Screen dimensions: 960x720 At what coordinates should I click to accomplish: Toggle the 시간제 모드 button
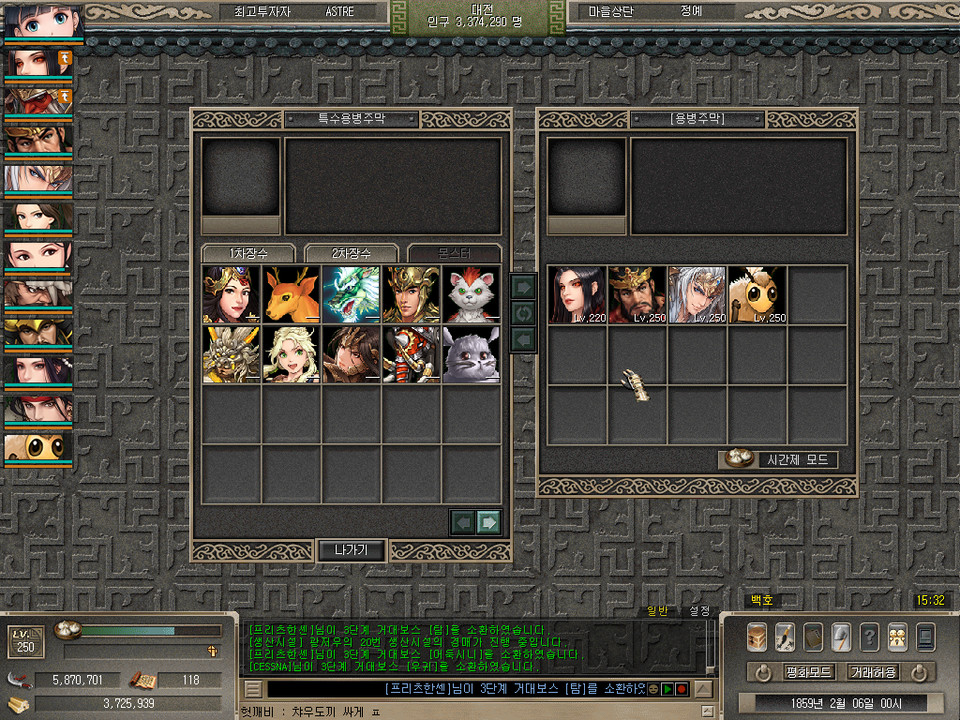(778, 460)
